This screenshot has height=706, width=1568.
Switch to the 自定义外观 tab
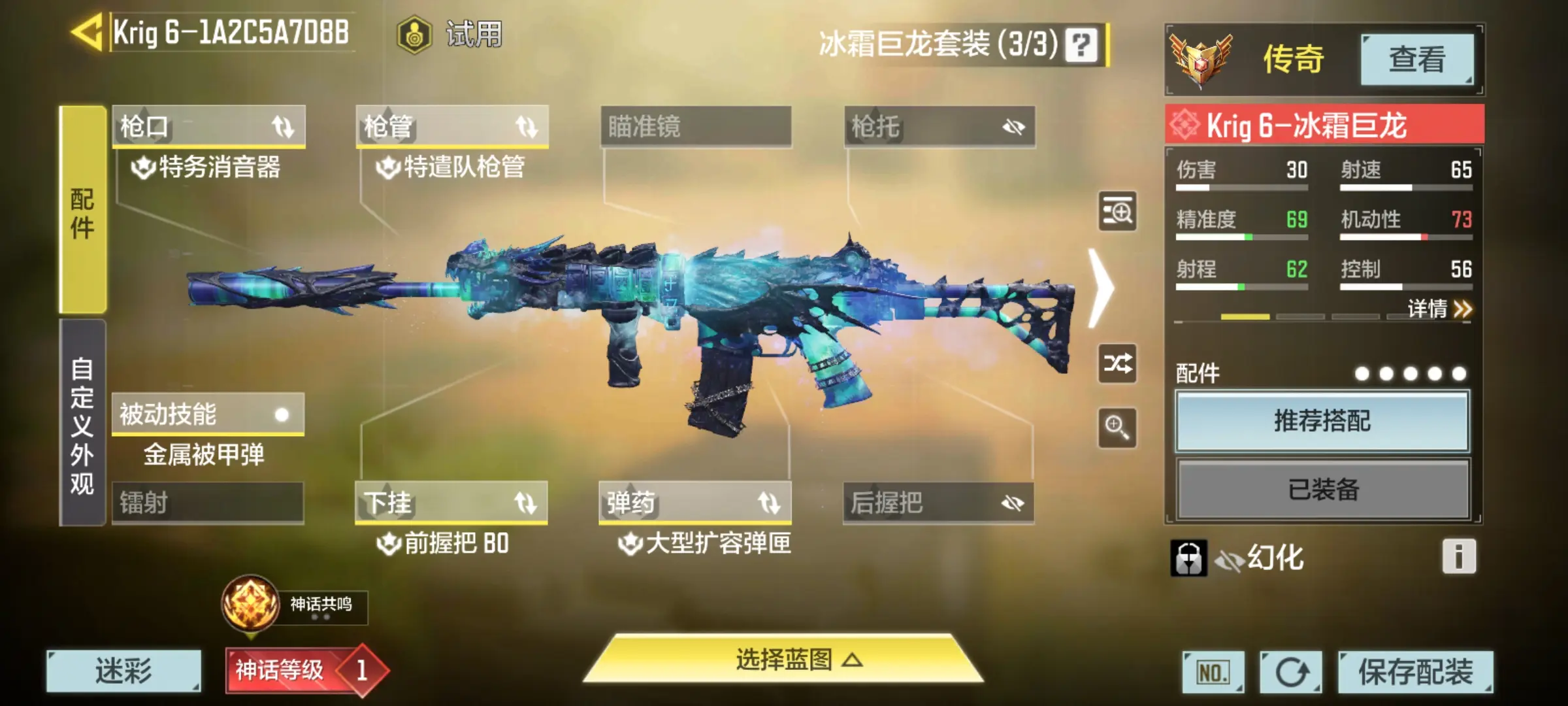[82, 424]
